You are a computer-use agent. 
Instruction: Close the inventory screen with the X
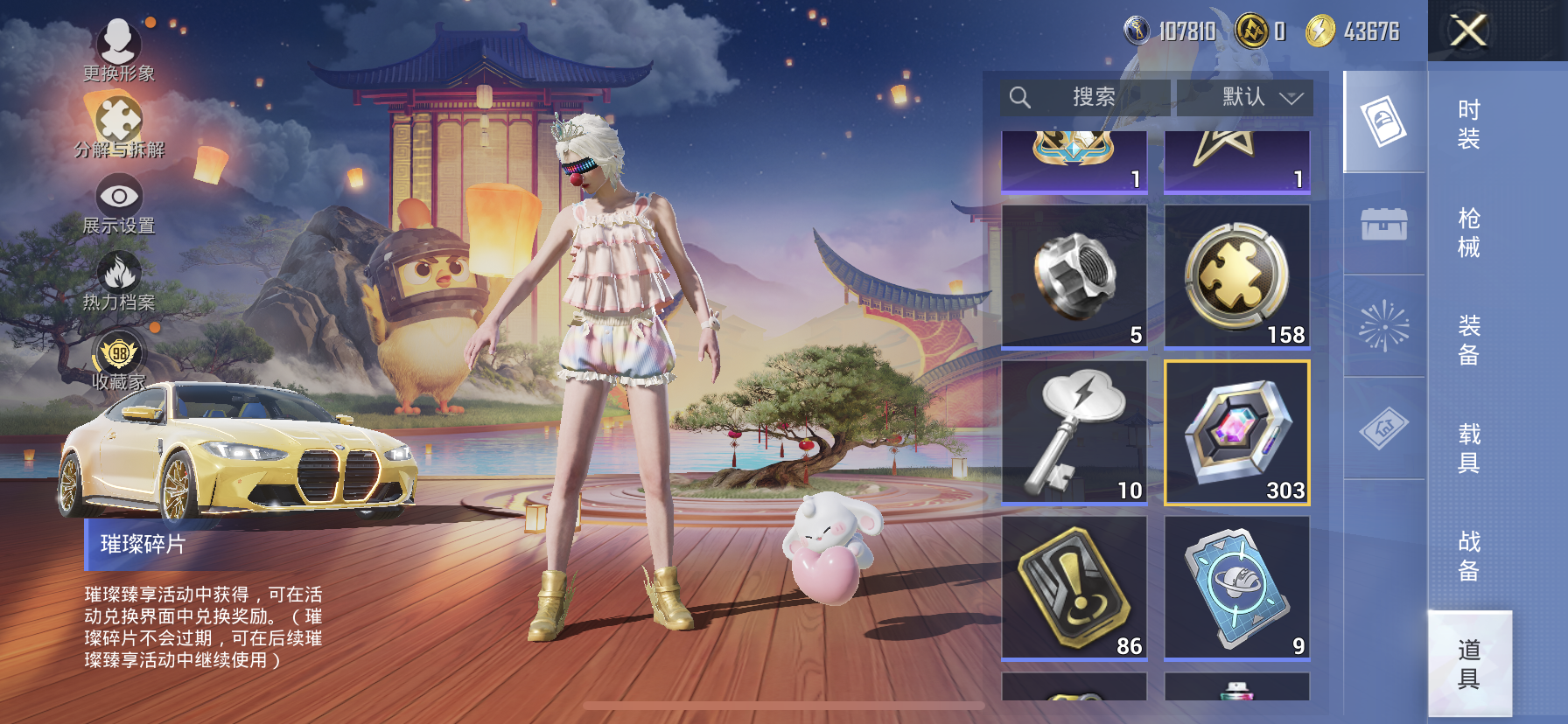tap(1468, 31)
